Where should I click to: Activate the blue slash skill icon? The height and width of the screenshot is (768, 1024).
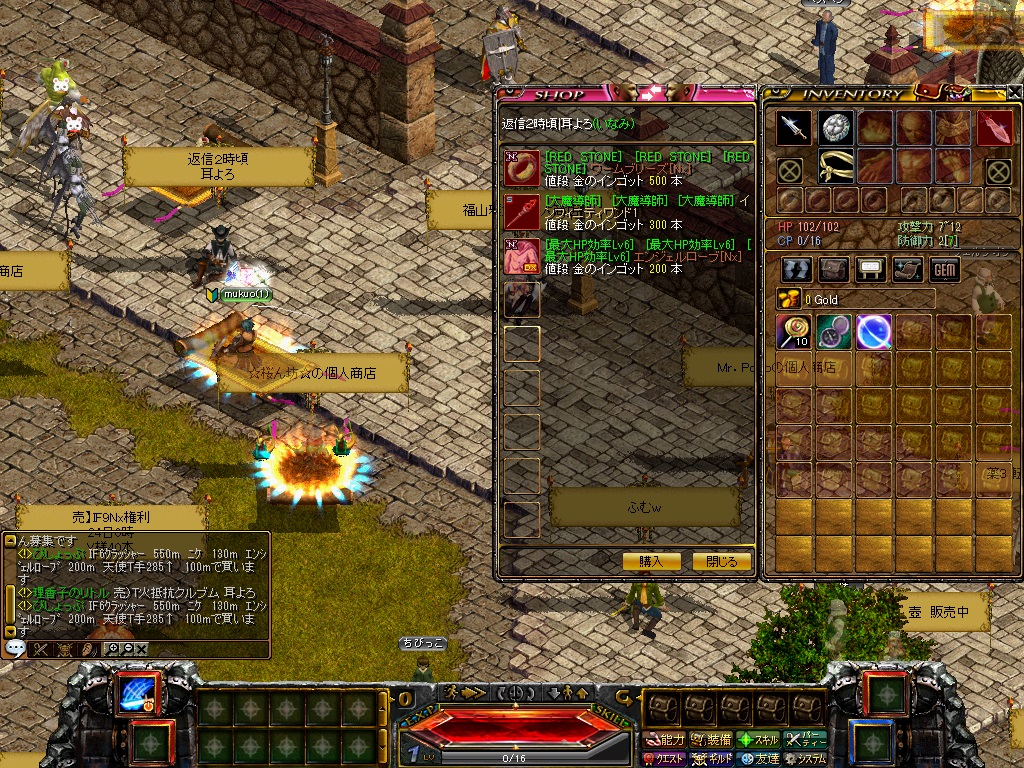click(x=134, y=694)
